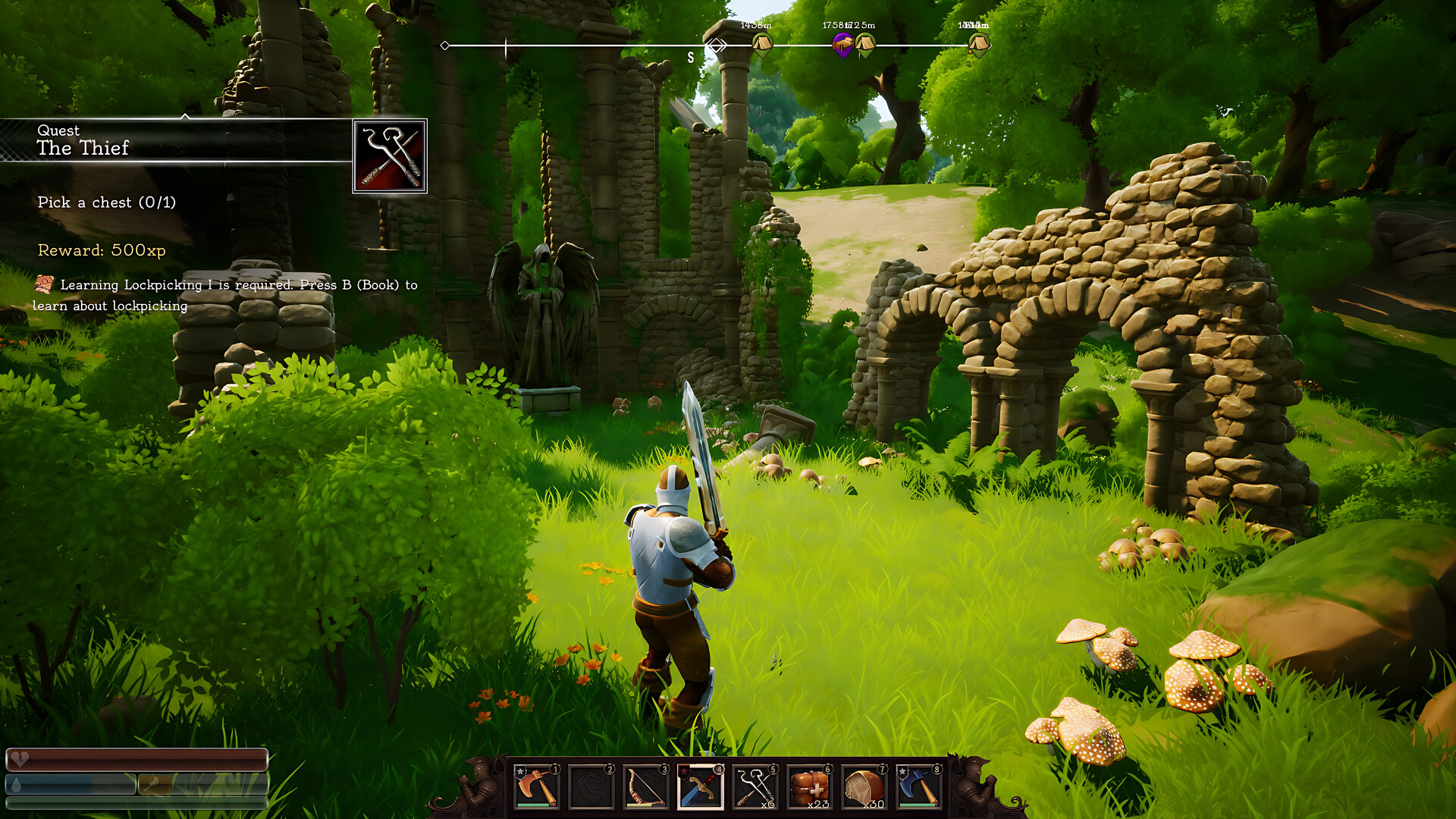Use the medkit bag with 23 left
Viewport: 1456px width, 819px height.
(809, 786)
